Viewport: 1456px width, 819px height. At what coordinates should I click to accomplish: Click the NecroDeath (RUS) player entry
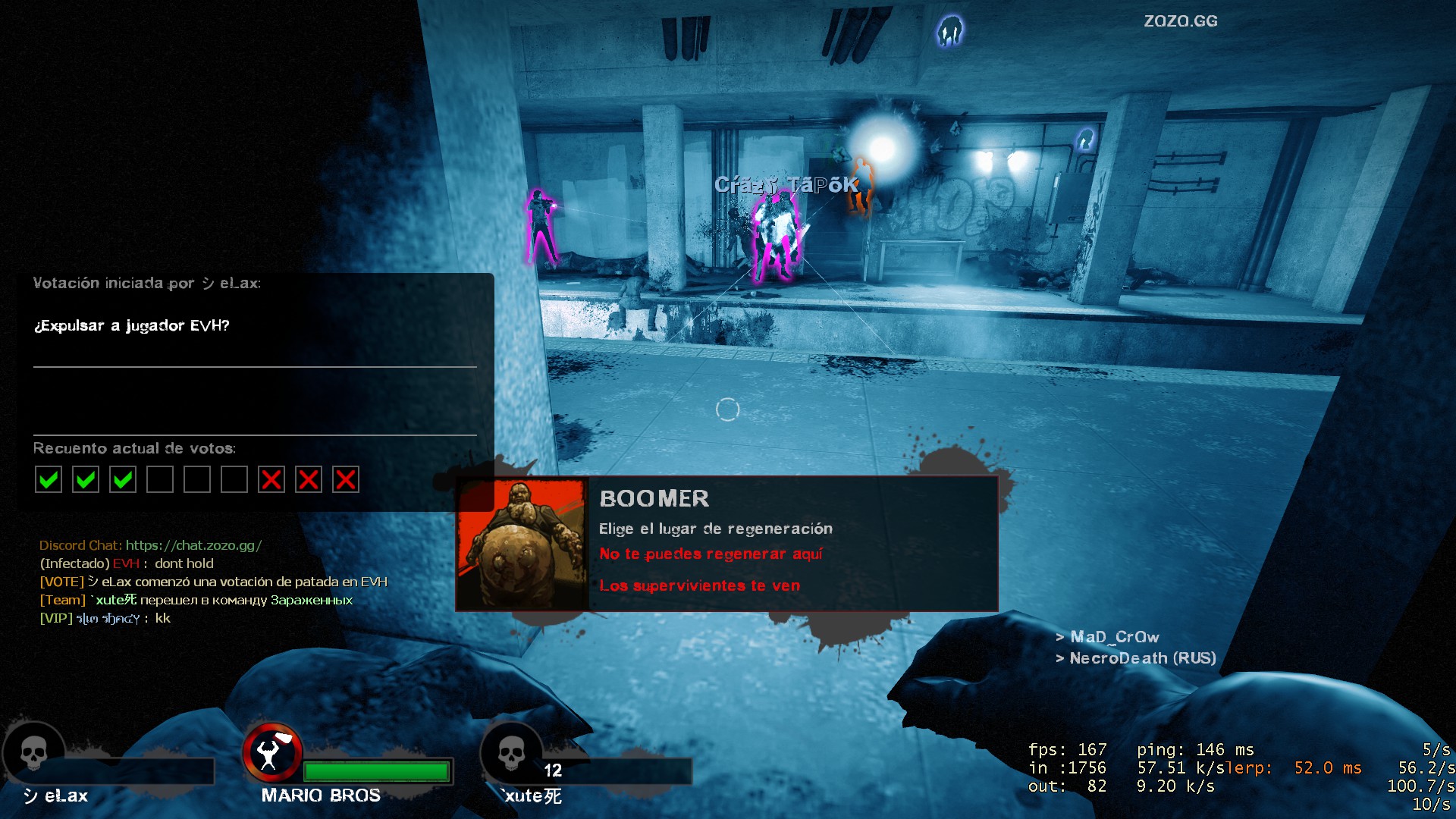pos(1142,658)
